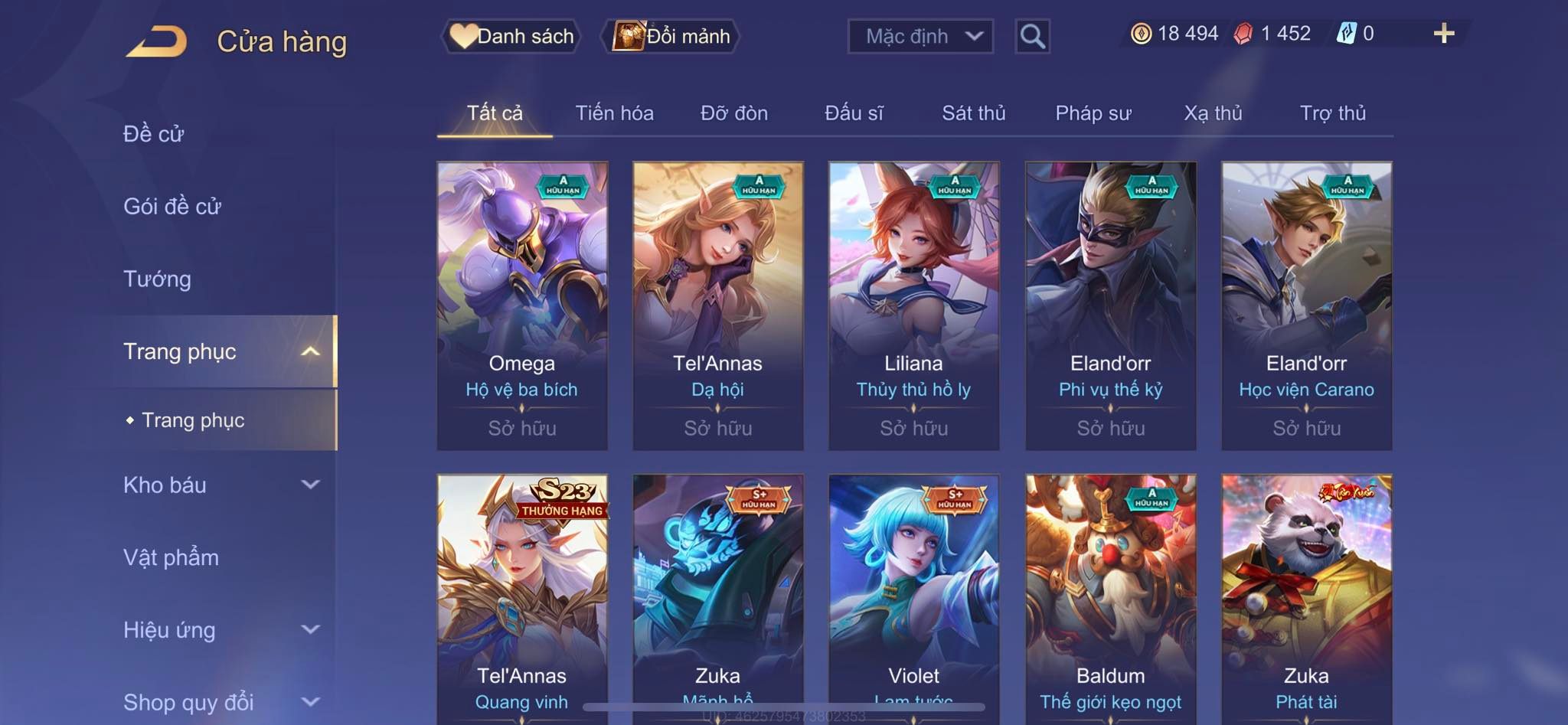Click the magnifying glass search button
This screenshot has height=725, width=1568.
pos(1032,36)
